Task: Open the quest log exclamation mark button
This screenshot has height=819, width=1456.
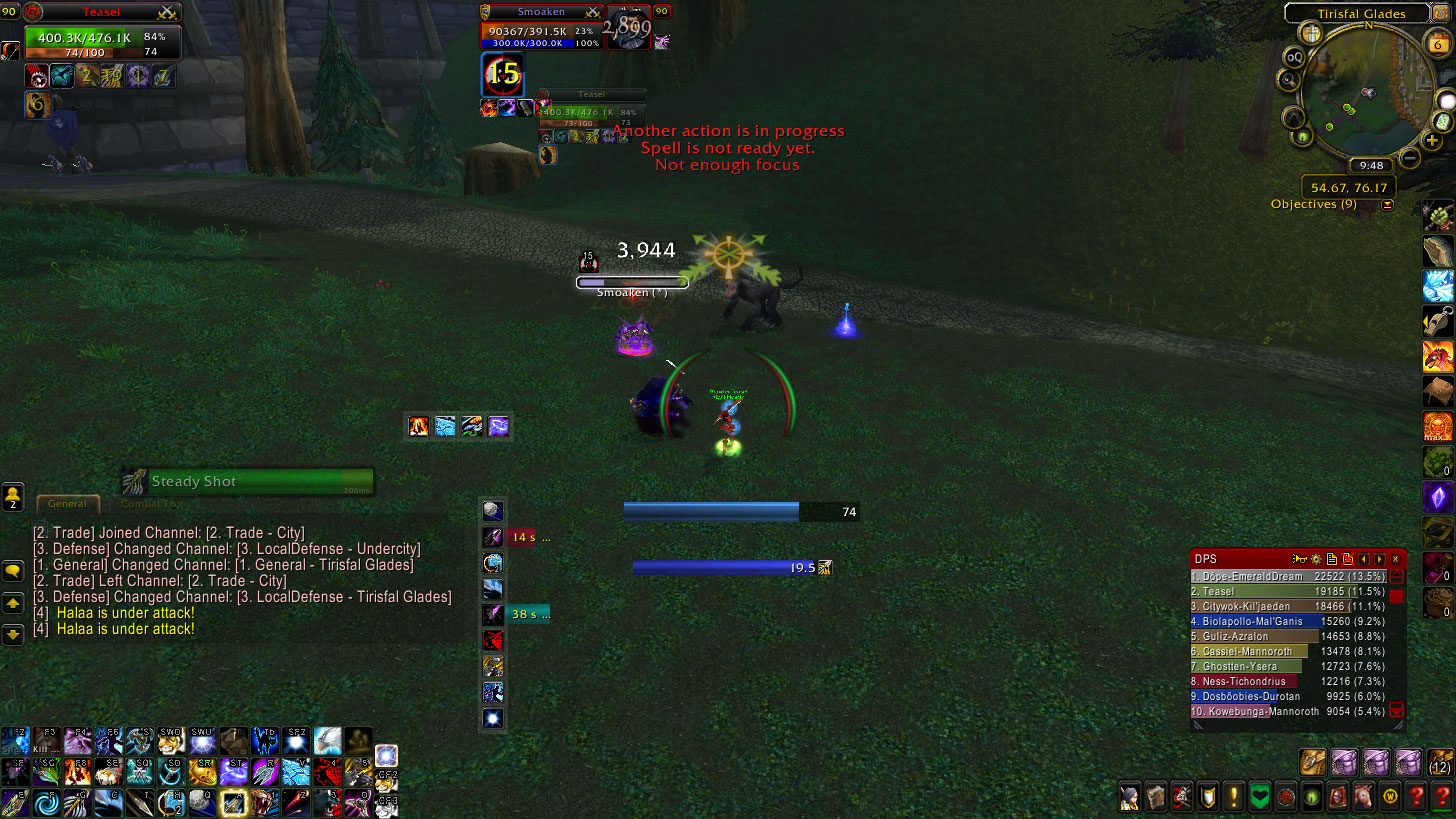Action: pos(1234,797)
